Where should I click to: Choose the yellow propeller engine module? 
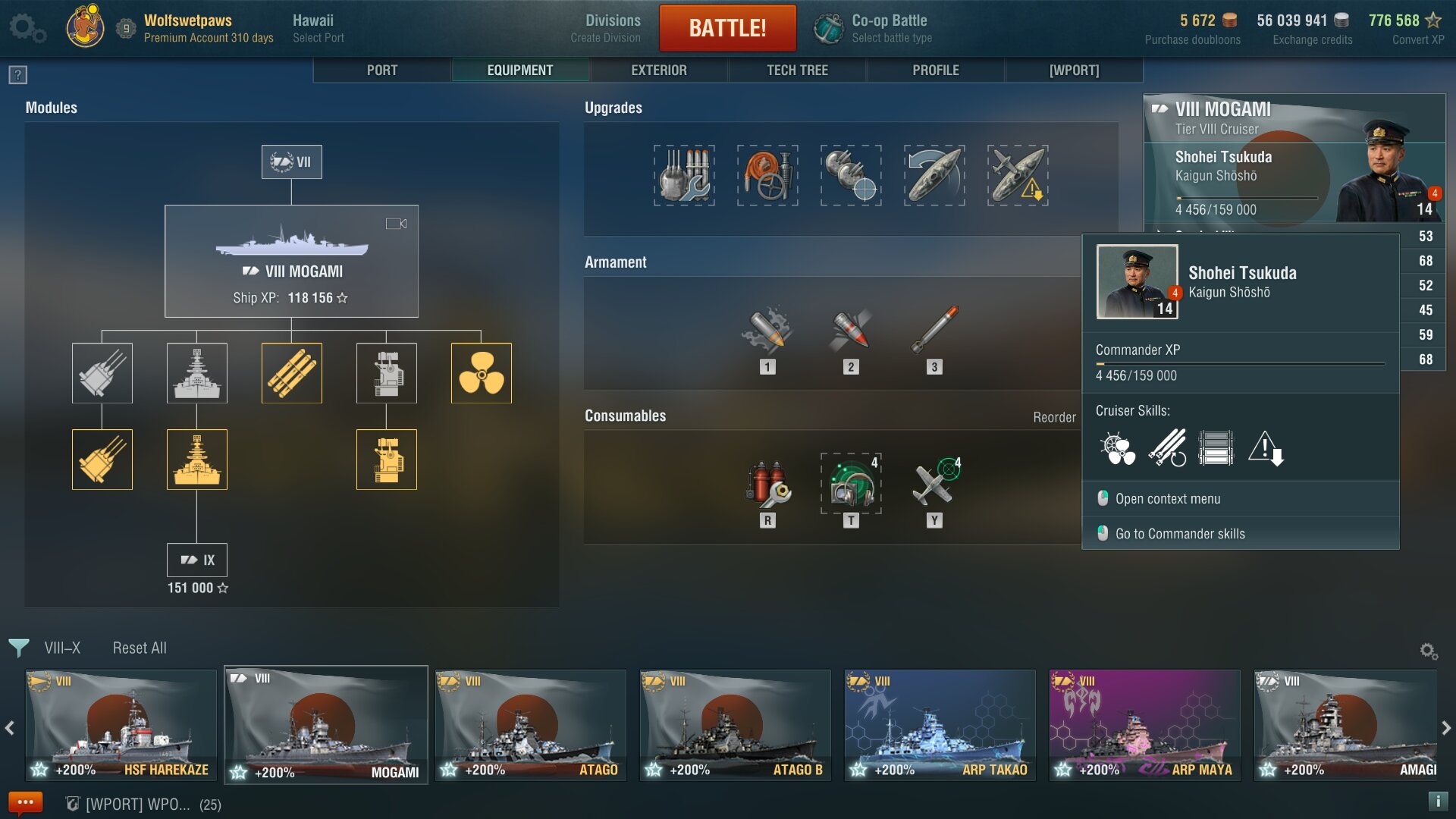click(x=482, y=373)
